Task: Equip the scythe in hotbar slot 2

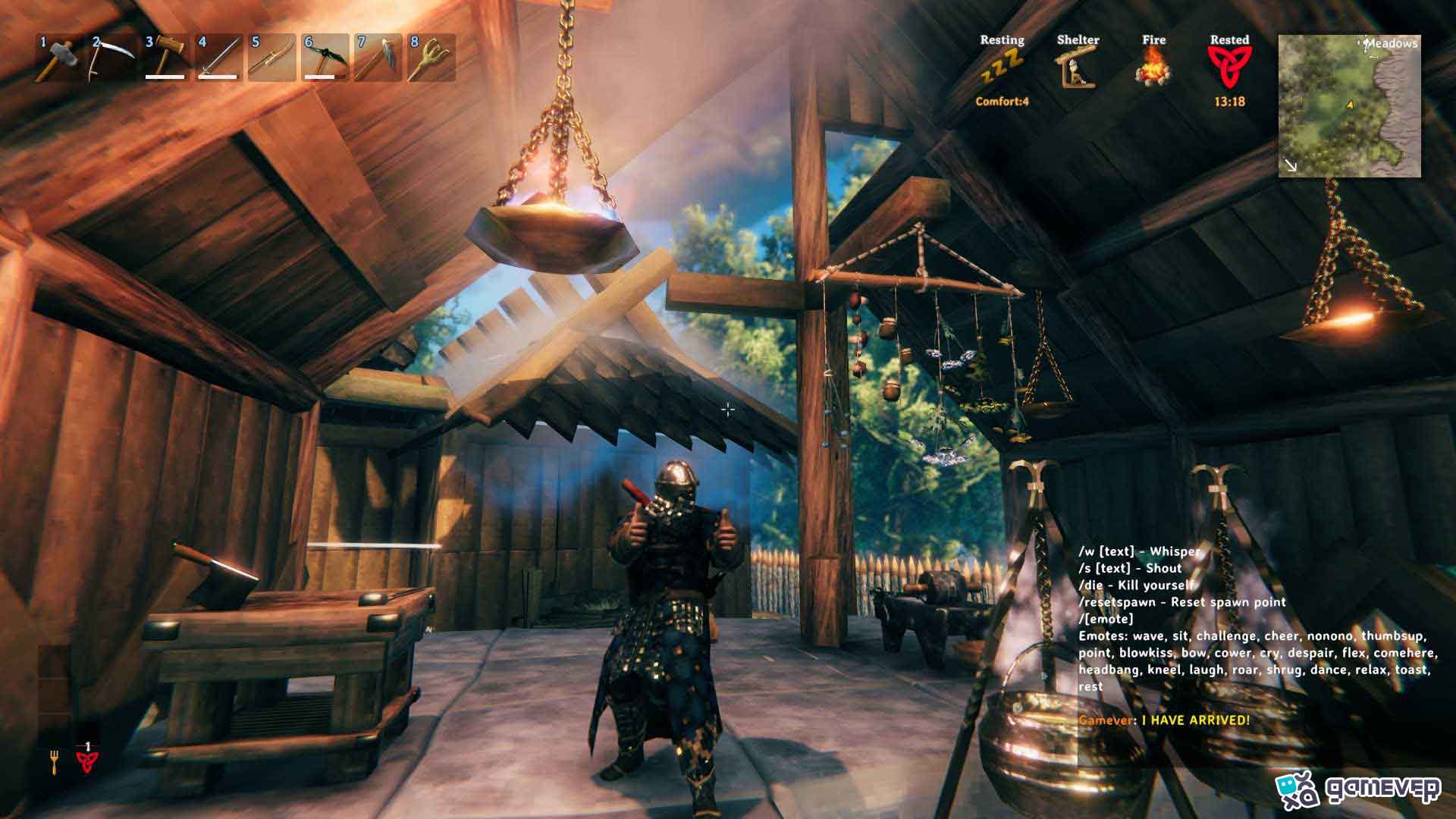Action: (113, 58)
